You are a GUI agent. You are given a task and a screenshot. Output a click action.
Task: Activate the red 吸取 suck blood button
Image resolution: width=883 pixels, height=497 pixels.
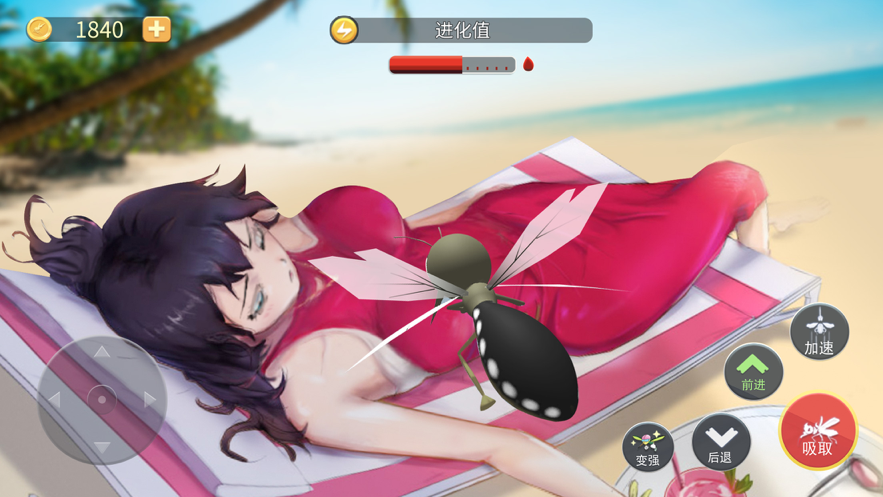818,432
